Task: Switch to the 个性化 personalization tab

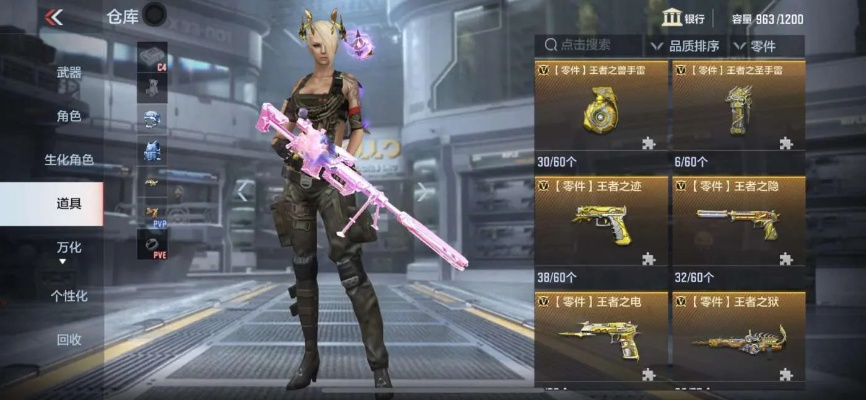Action: (69, 296)
